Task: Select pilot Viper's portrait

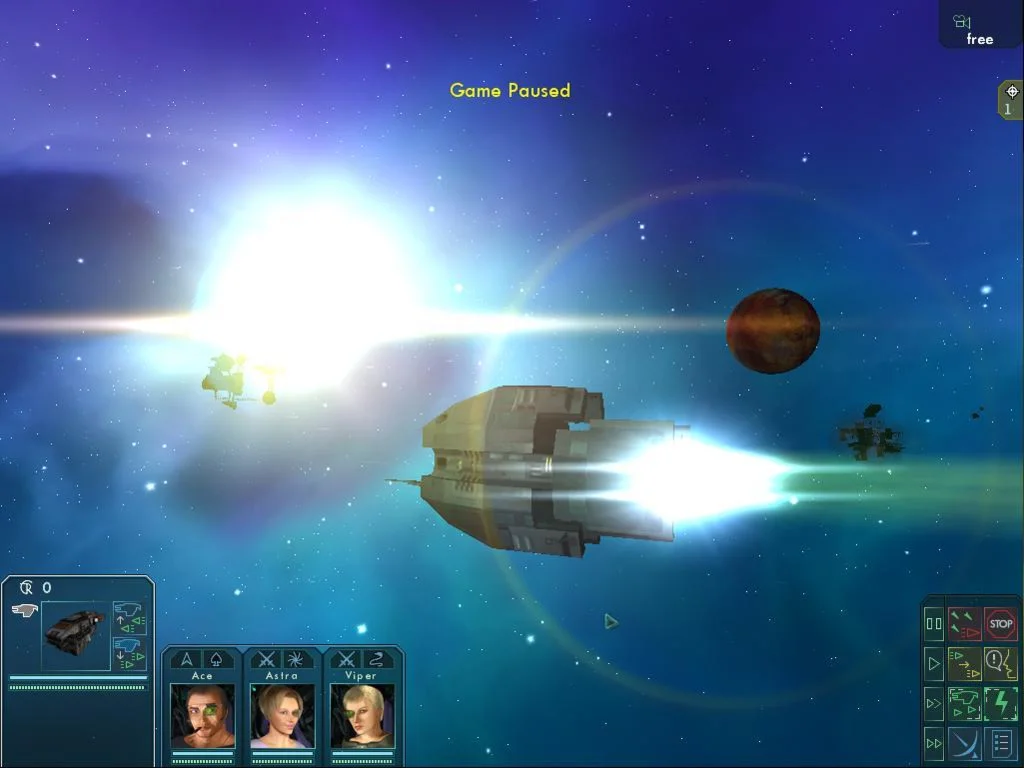Action: (x=362, y=715)
